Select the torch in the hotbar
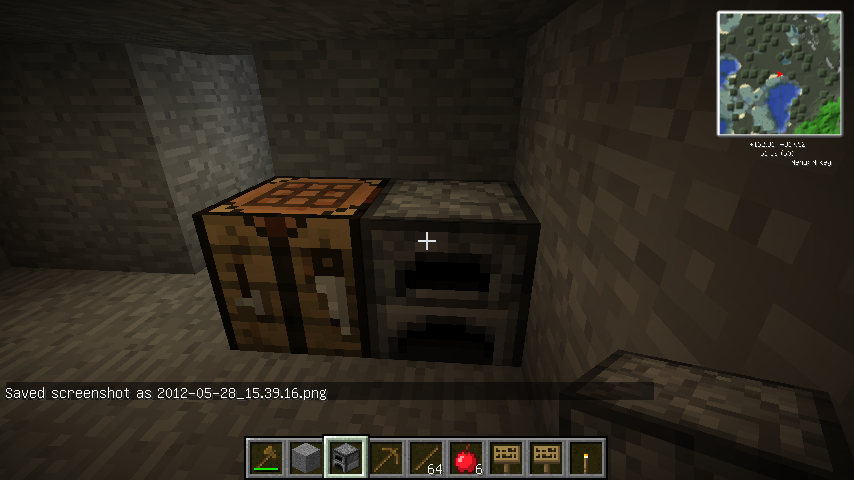The width and height of the screenshot is (854, 480). pos(587,458)
